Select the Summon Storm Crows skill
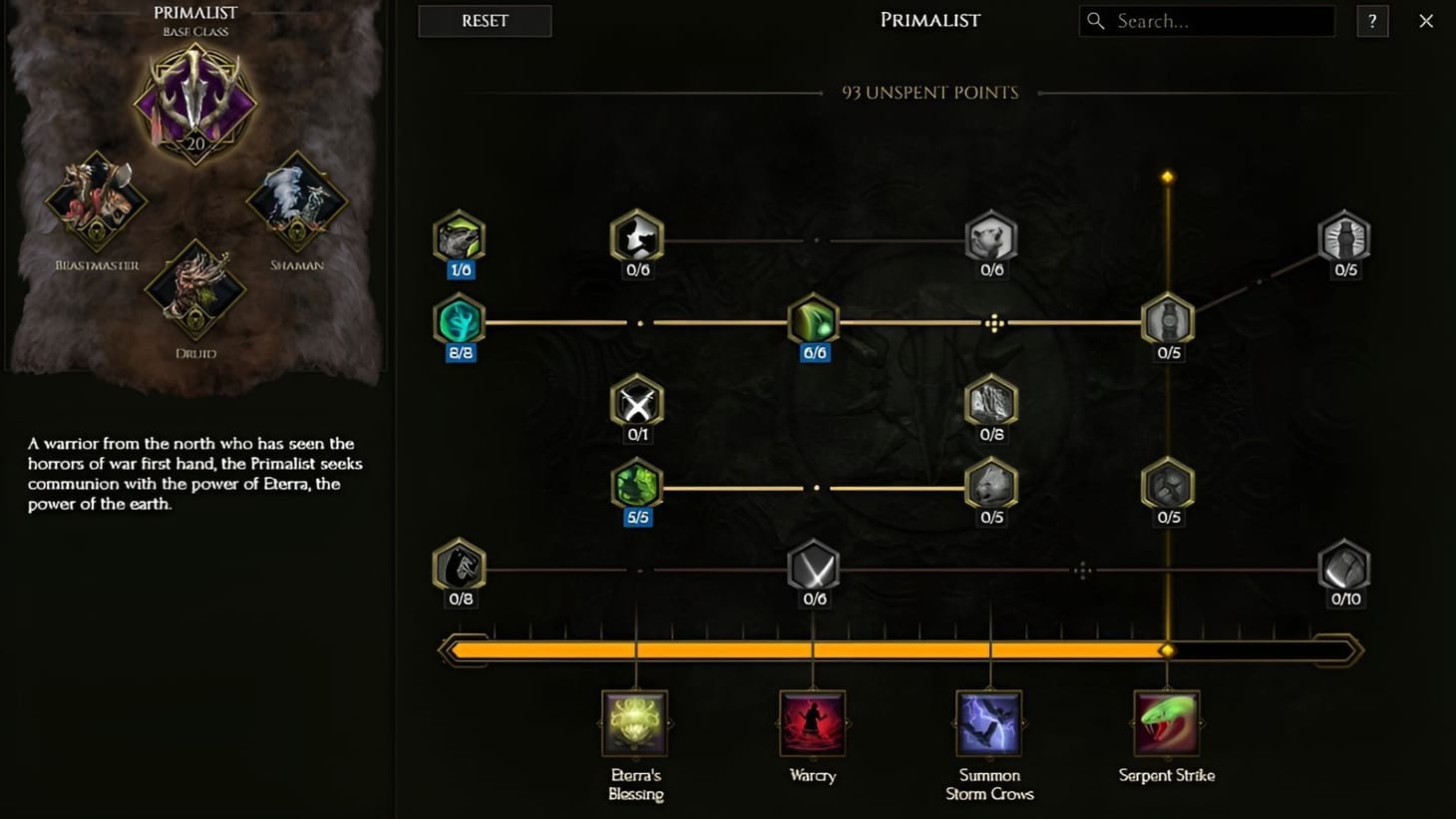This screenshot has width=1456, height=819. pos(988,725)
